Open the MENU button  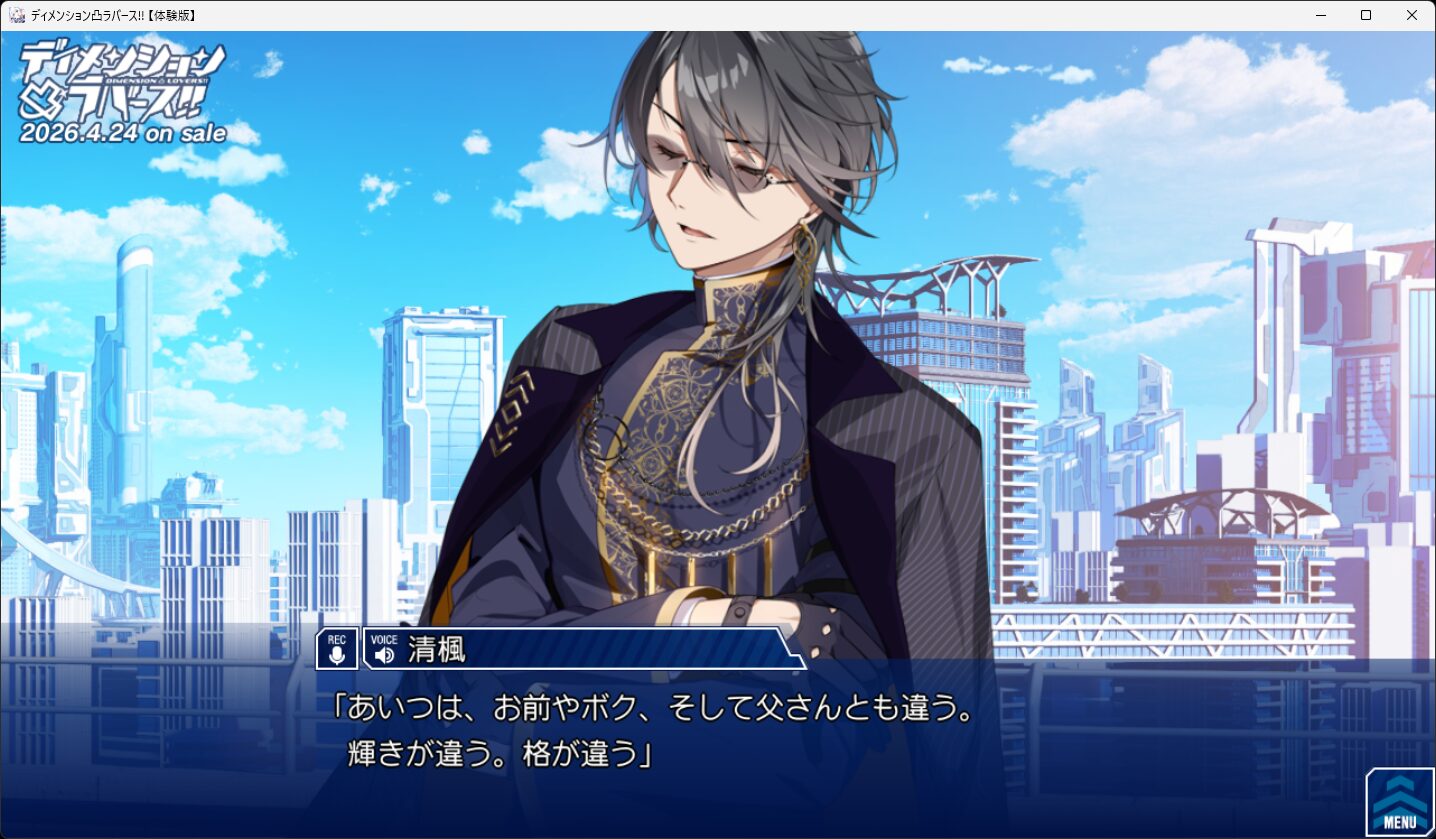[x=1400, y=802]
